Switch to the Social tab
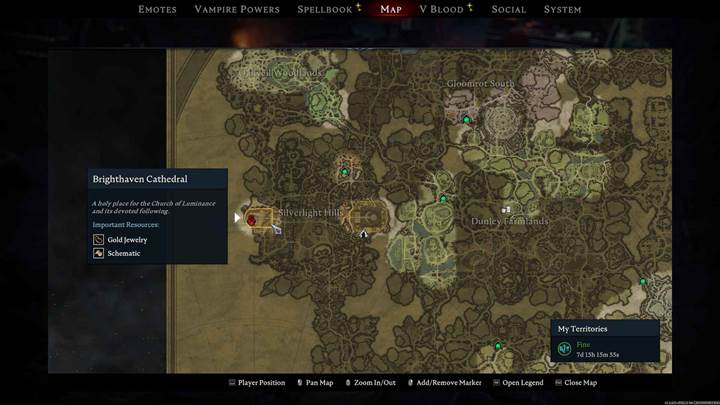Screen dimensions: 720x405 tap(509, 10)
